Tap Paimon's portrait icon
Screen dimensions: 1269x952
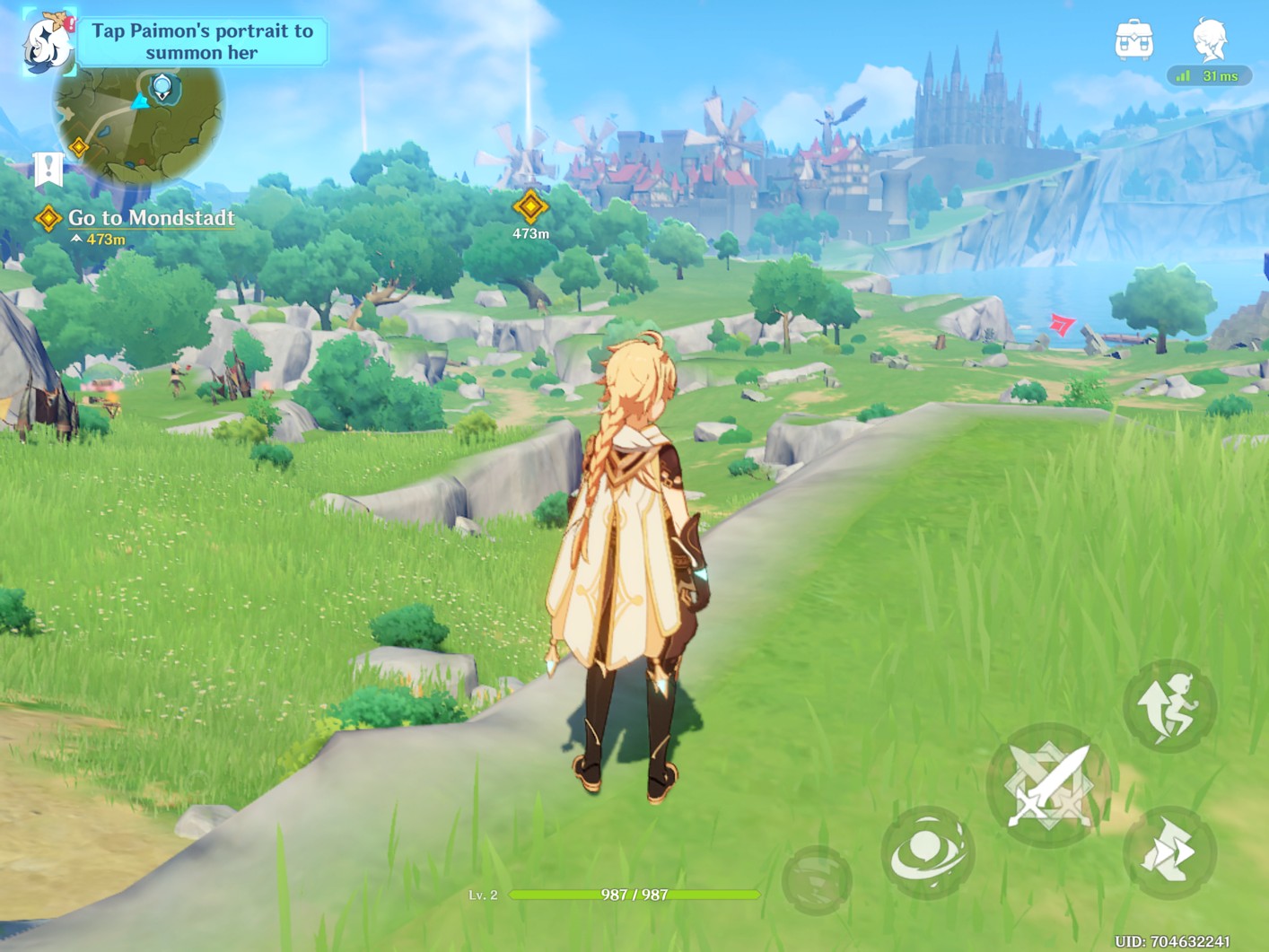point(48,42)
